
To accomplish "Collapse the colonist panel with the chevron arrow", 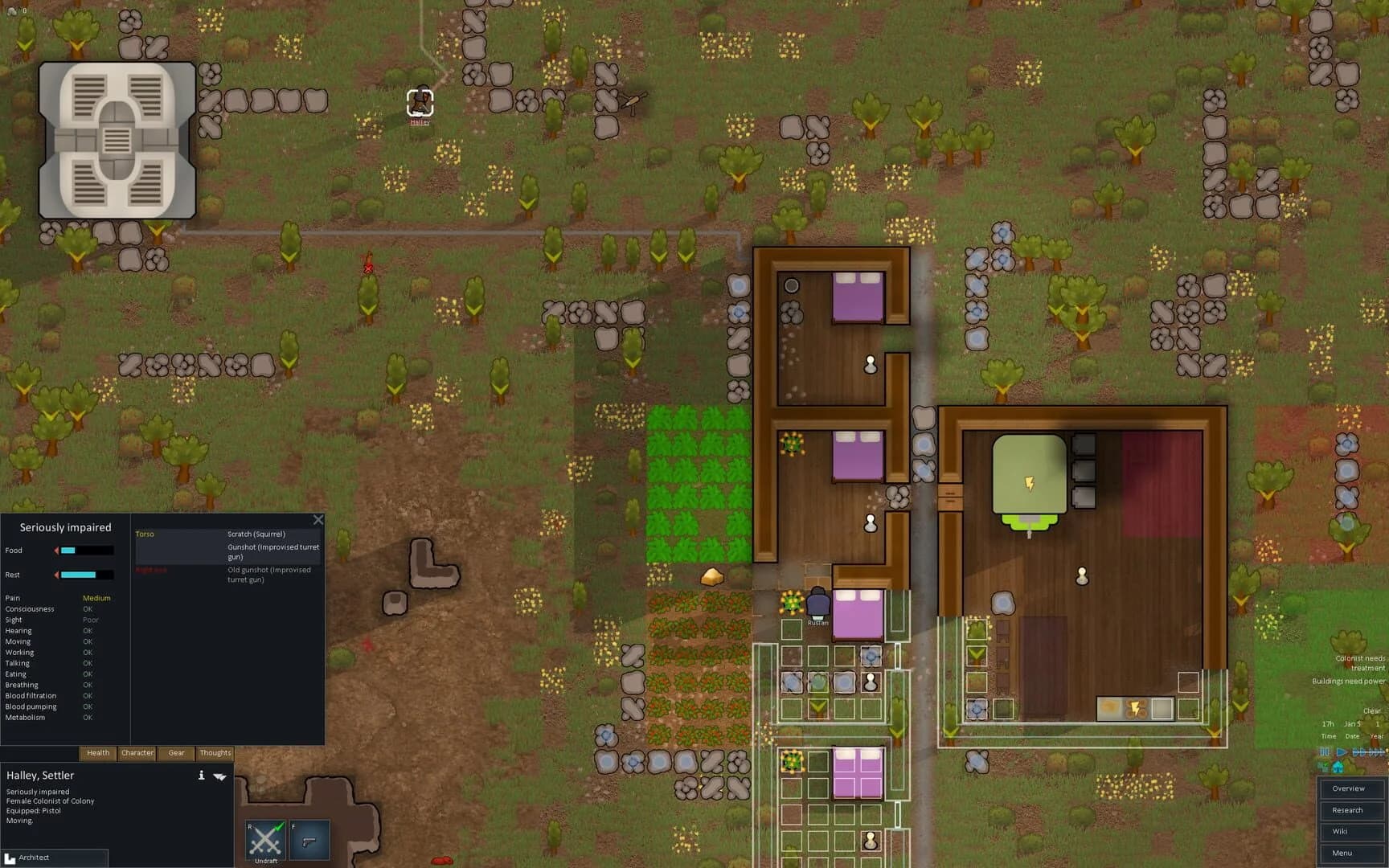I will coord(222,776).
